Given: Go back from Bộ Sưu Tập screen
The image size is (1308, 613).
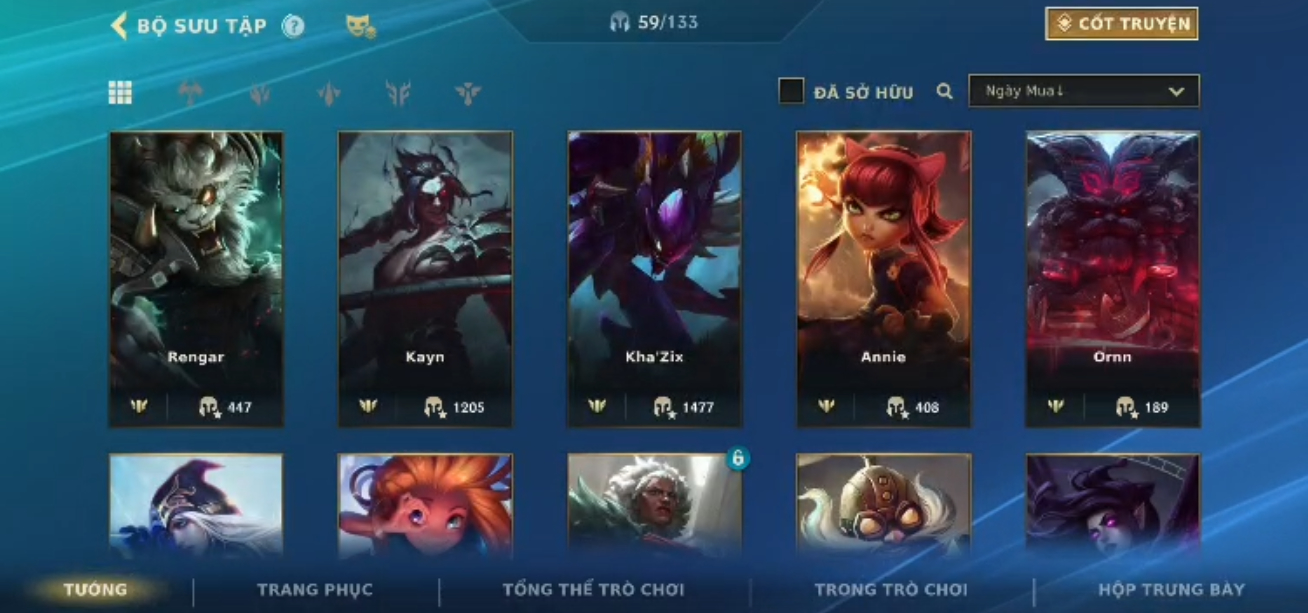Looking at the screenshot, I should coord(119,26).
